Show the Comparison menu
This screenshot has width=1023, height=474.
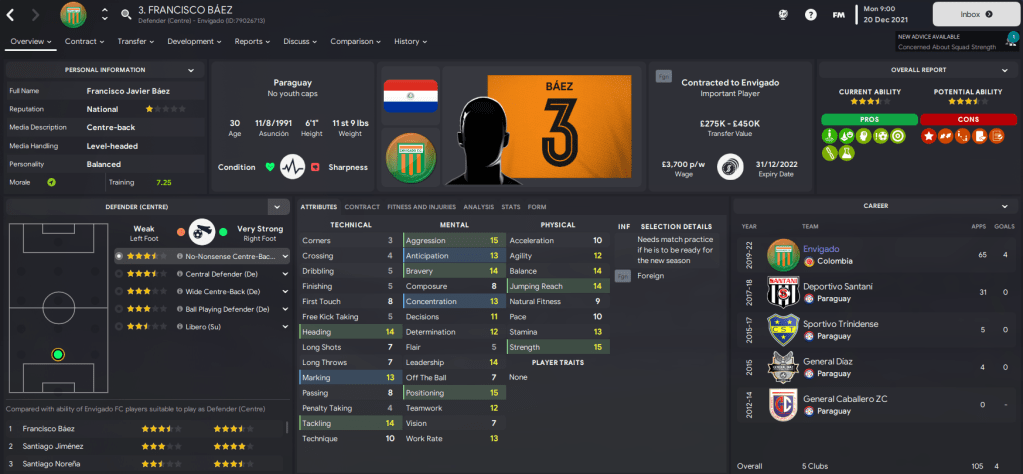pos(355,42)
